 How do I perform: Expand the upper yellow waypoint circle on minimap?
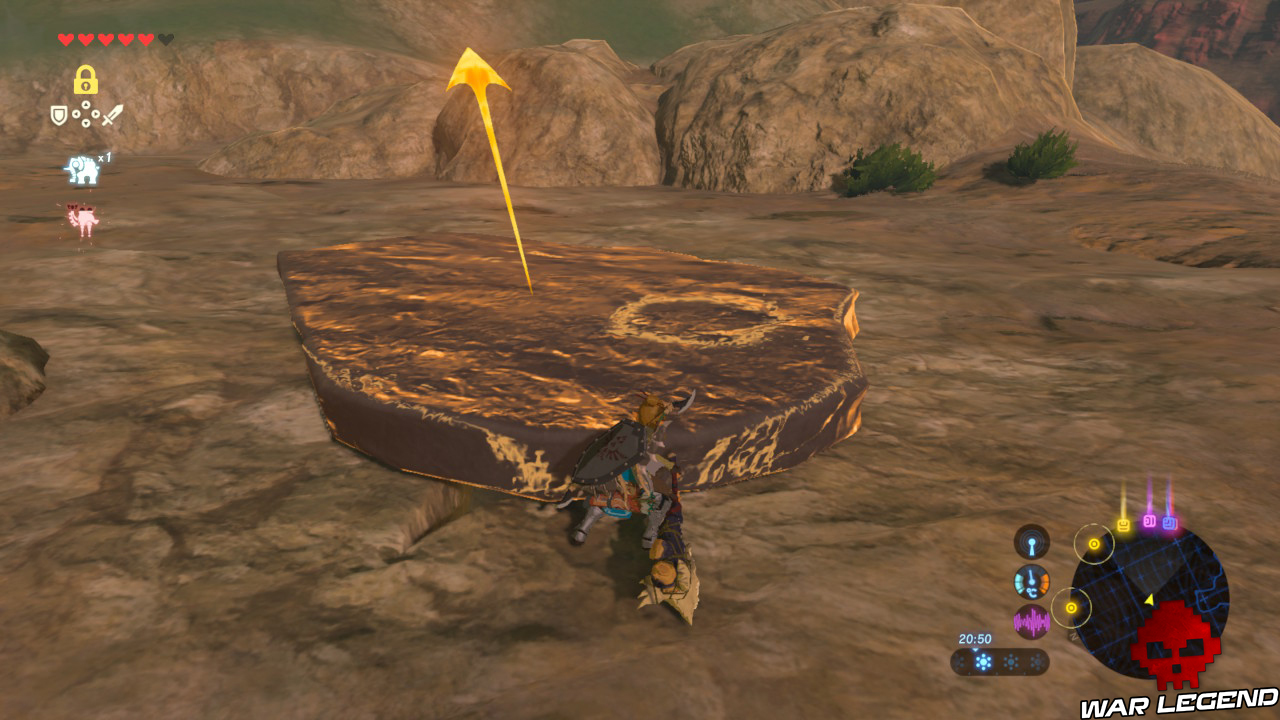point(1093,544)
